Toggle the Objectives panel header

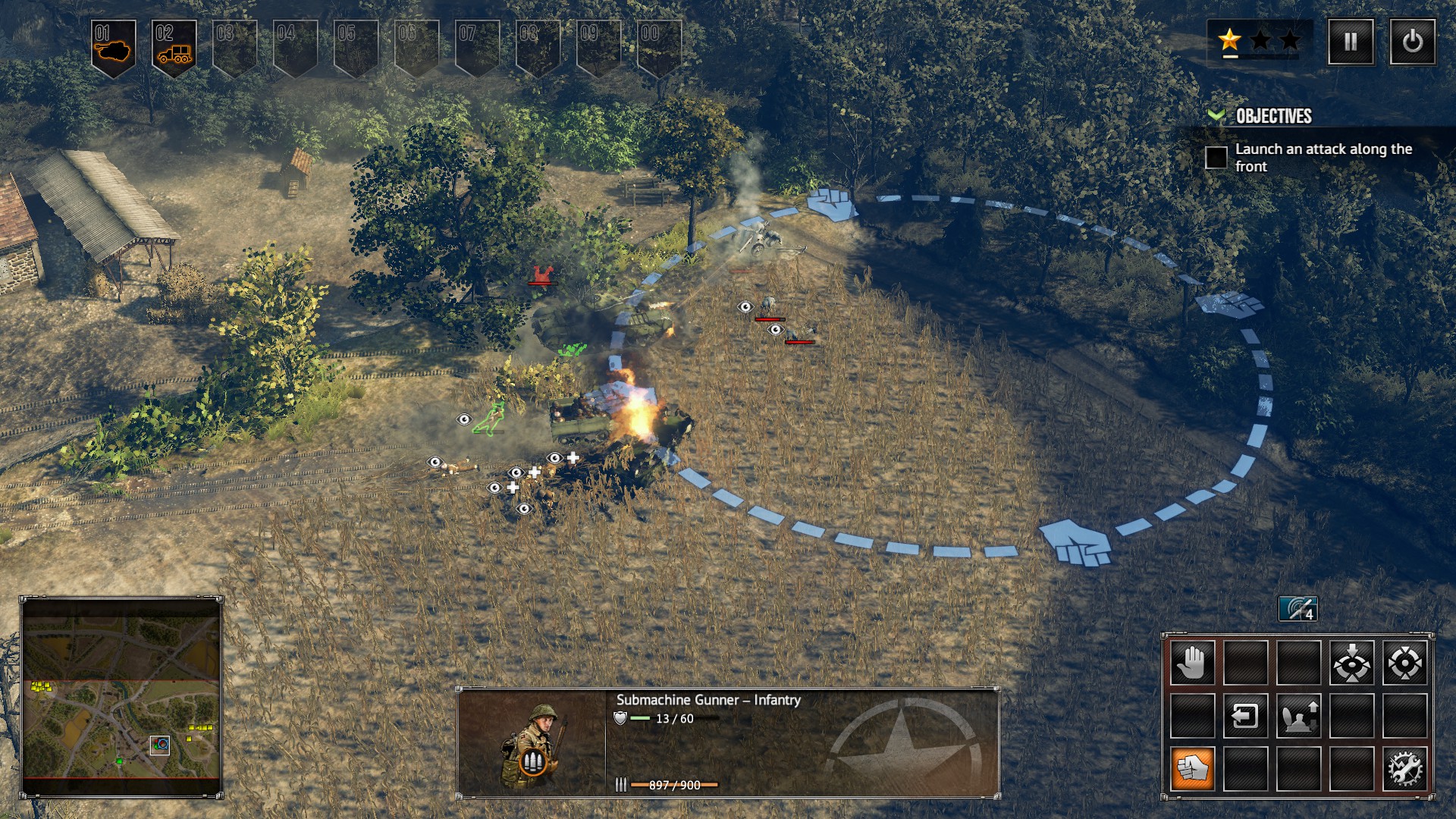point(1273,116)
